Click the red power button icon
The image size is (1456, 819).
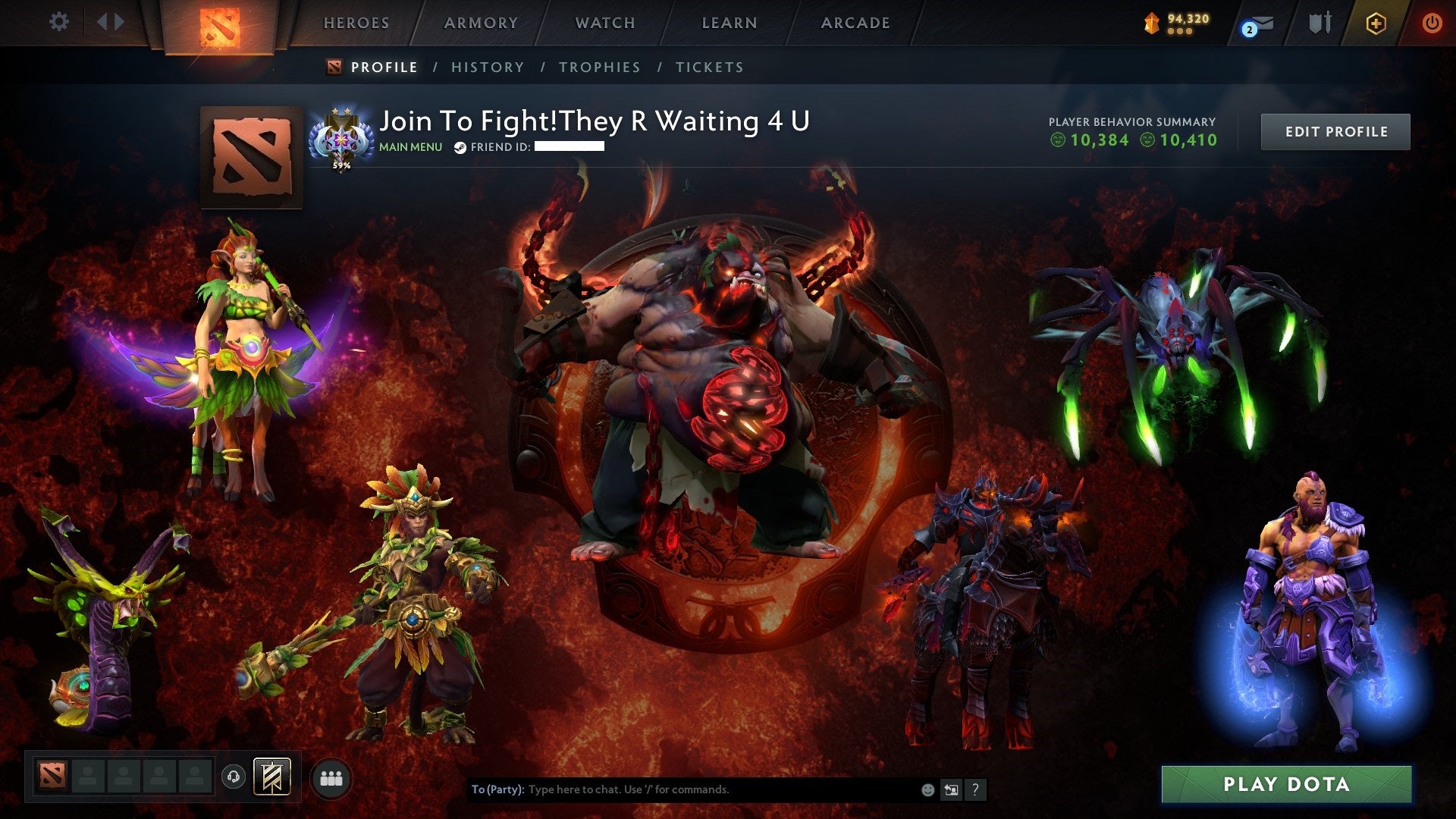pyautogui.click(x=1432, y=24)
